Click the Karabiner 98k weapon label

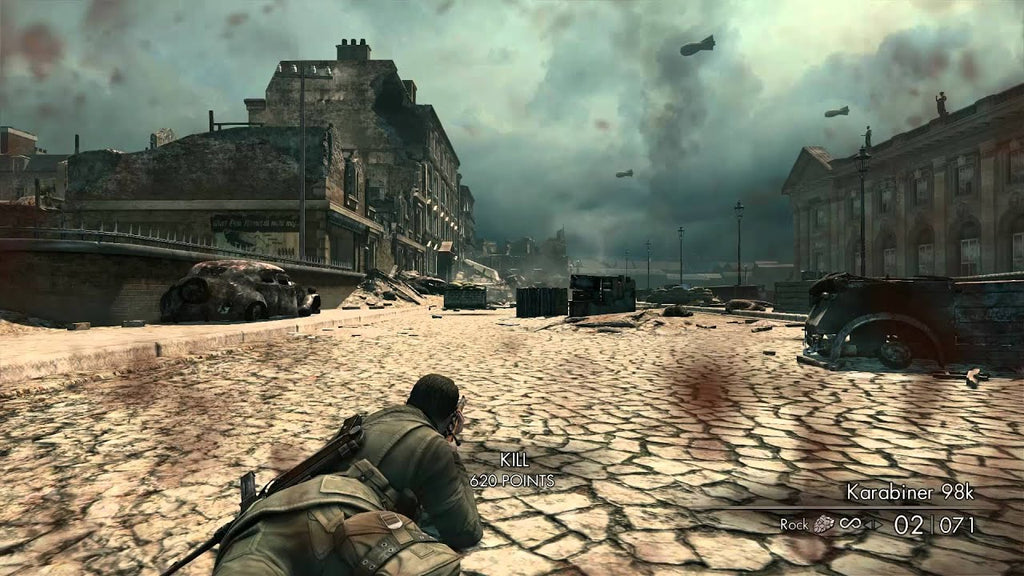(909, 491)
